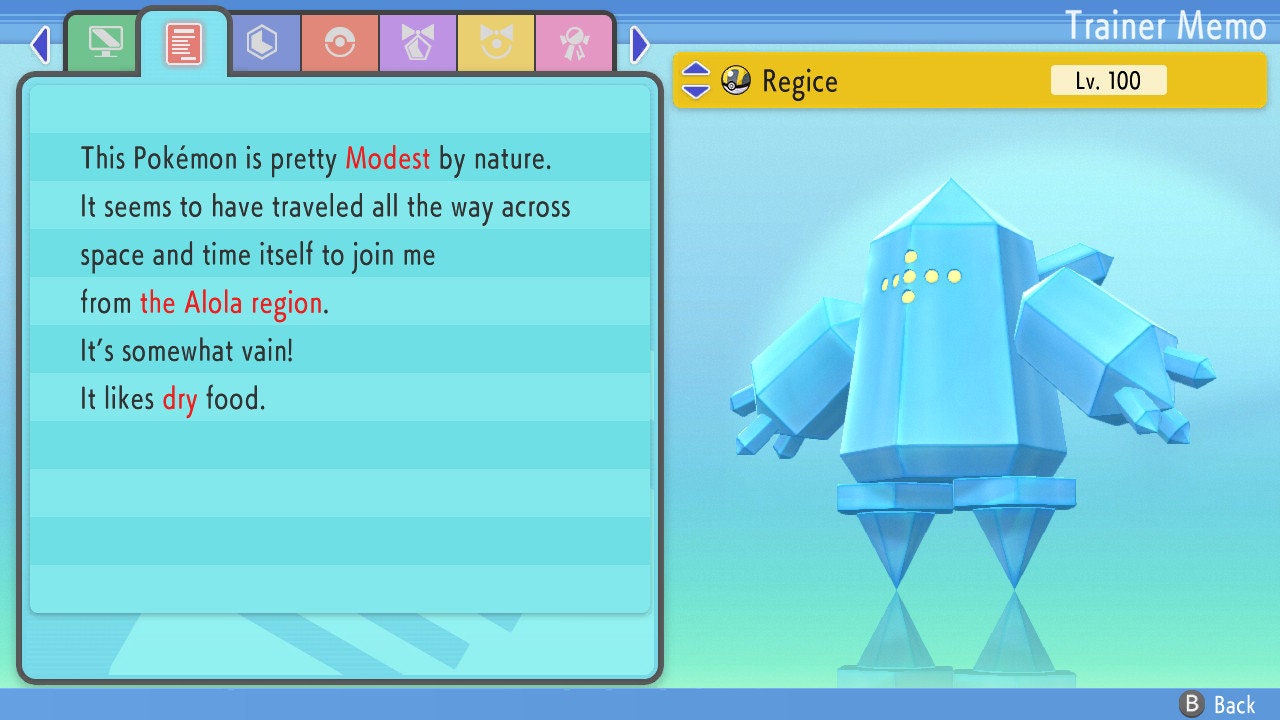Select the red Trainer Memo tab

pyautogui.click(x=183, y=43)
